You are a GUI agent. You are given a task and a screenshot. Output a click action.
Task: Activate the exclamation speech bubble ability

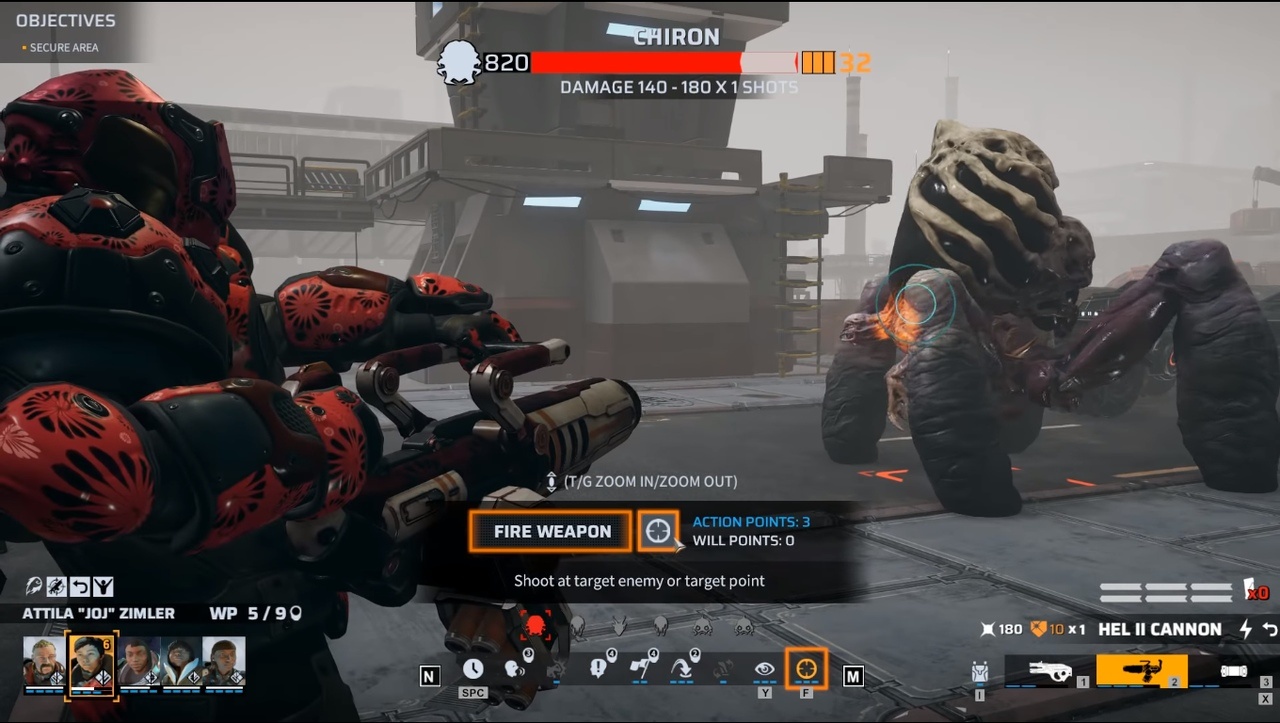pyautogui.click(x=600, y=668)
